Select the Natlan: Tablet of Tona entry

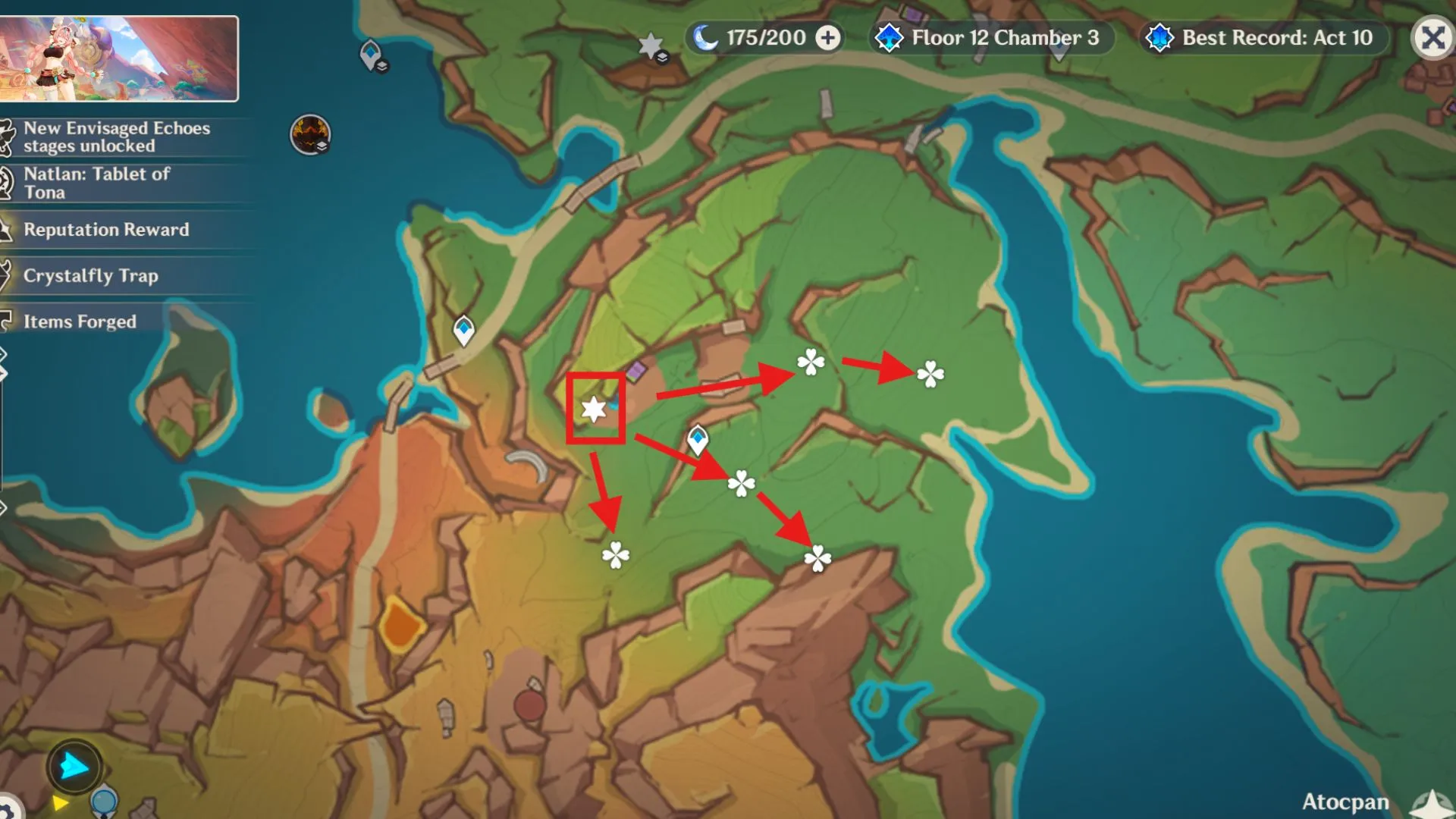coord(96,183)
